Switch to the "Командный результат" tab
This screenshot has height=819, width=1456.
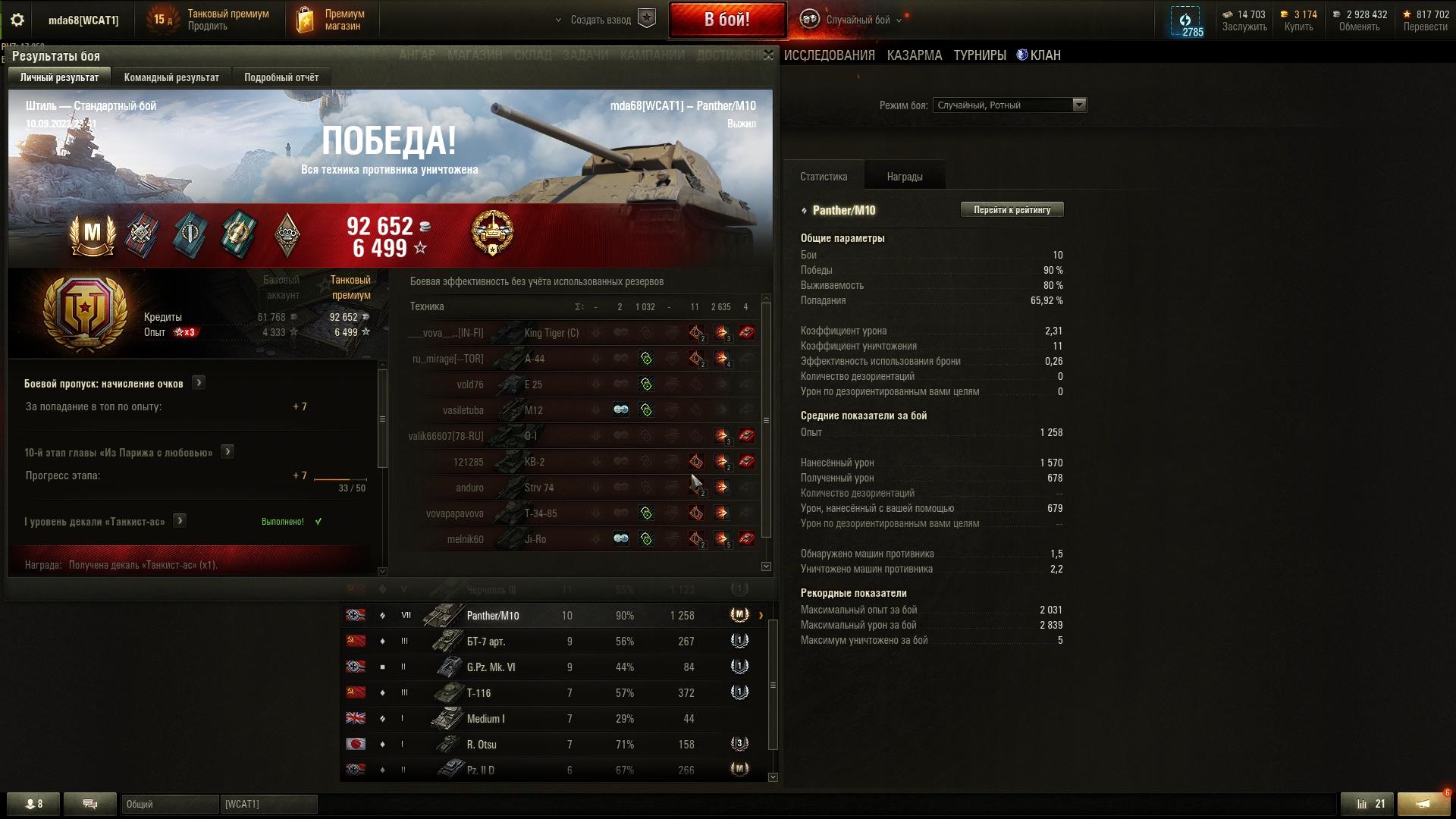click(x=171, y=77)
